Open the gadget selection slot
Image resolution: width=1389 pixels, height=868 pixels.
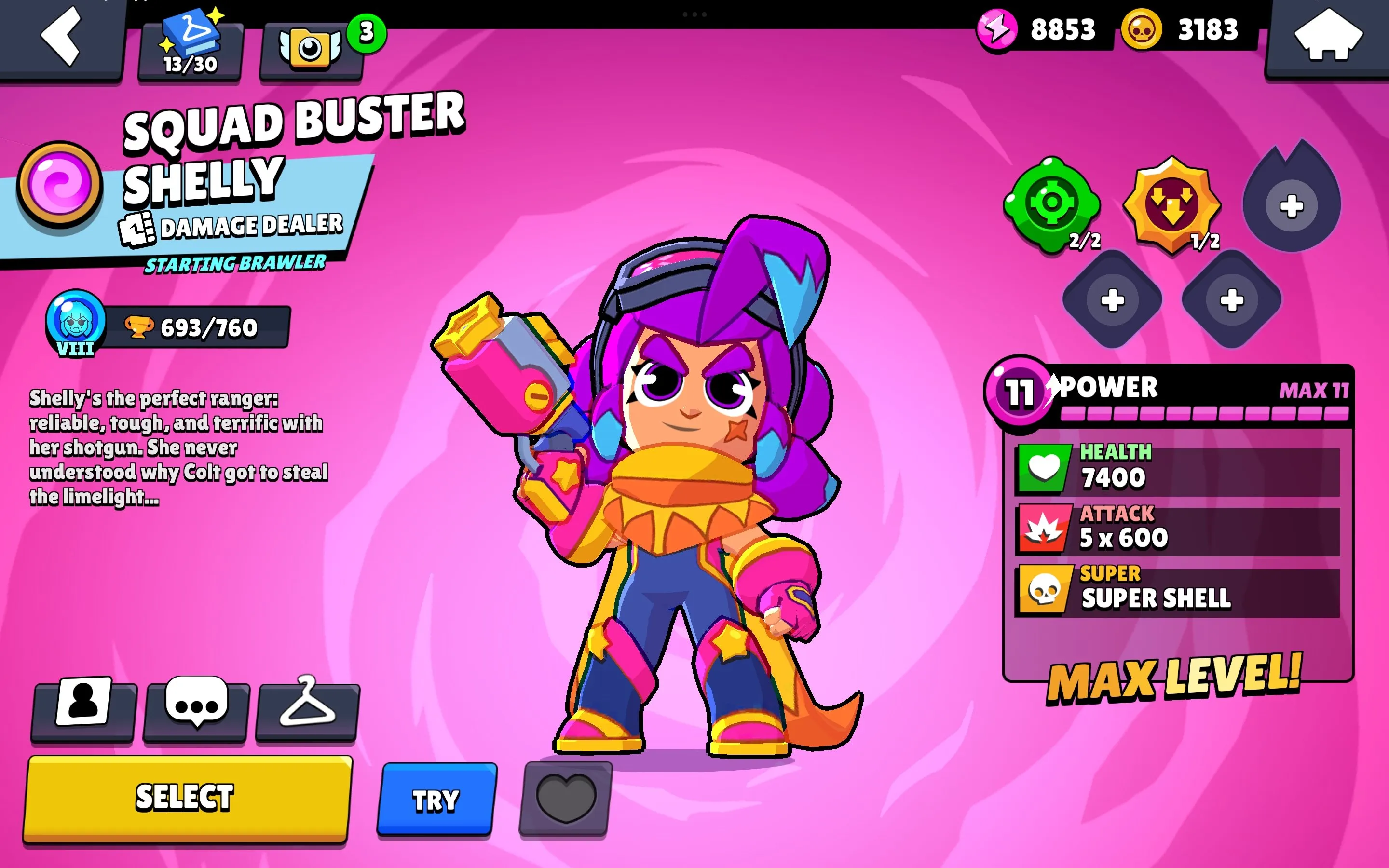click(1054, 204)
